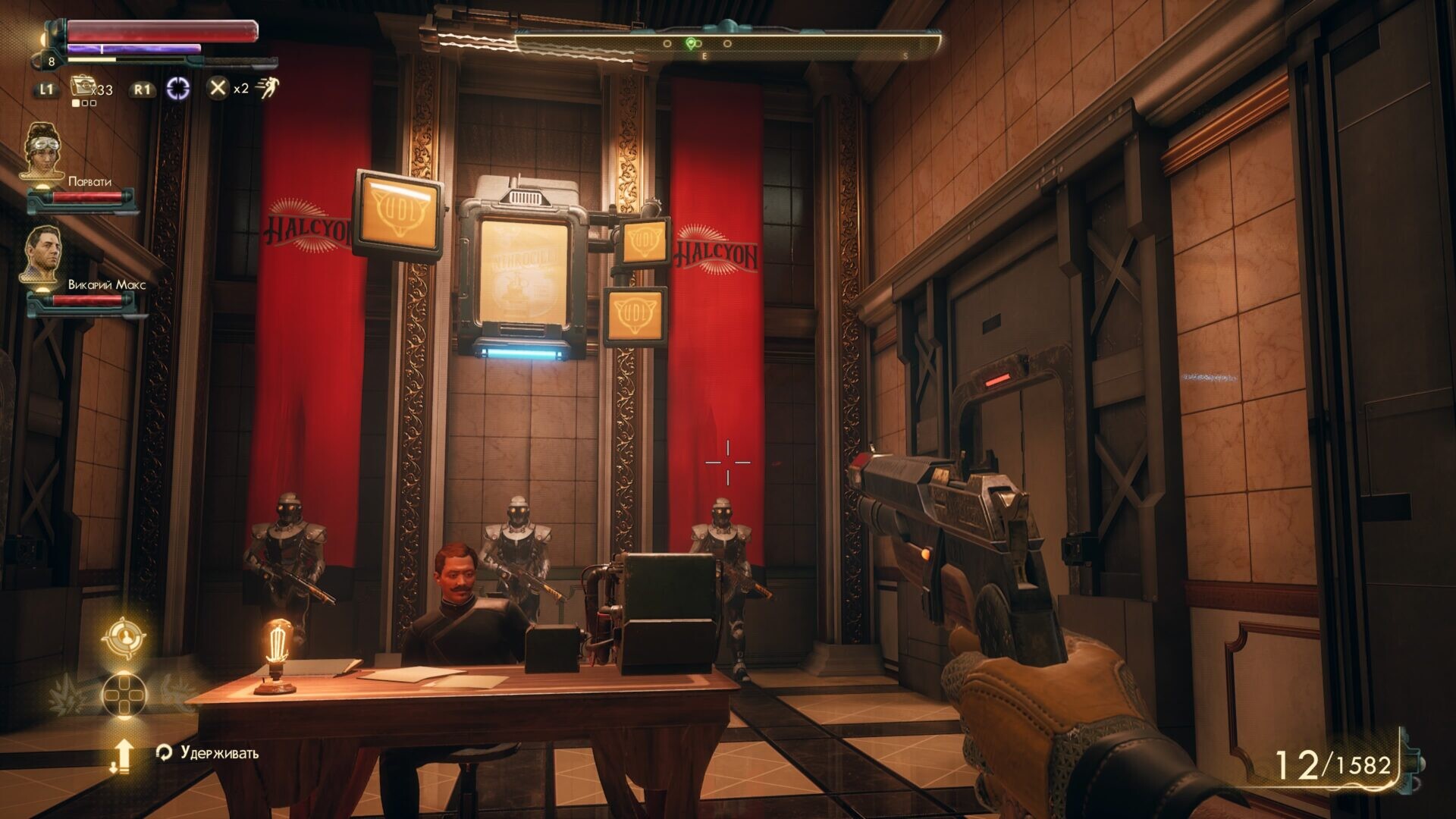Click the green quest marker on the compass
Screen dimensions: 1456x819
coord(690,44)
